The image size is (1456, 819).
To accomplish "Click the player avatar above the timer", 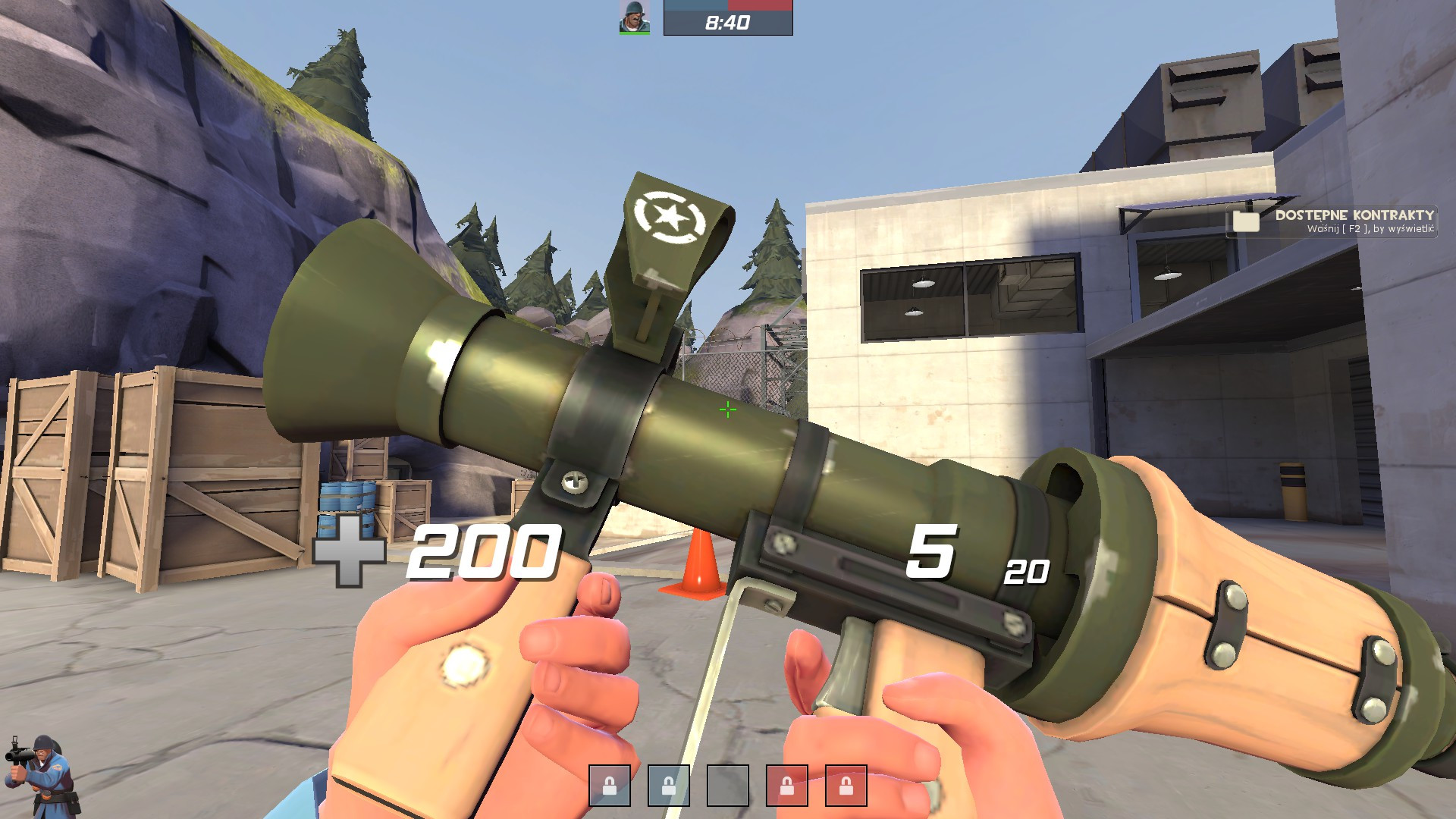I will coord(634,18).
